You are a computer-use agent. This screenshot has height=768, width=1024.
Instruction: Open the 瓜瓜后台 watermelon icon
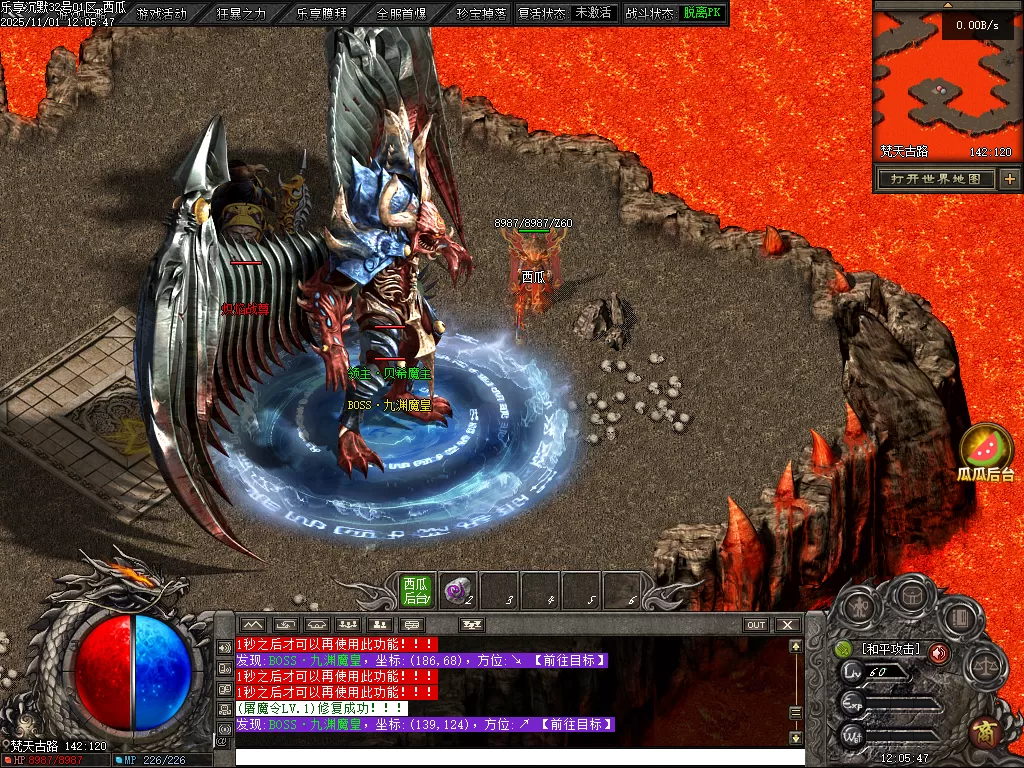(986, 448)
